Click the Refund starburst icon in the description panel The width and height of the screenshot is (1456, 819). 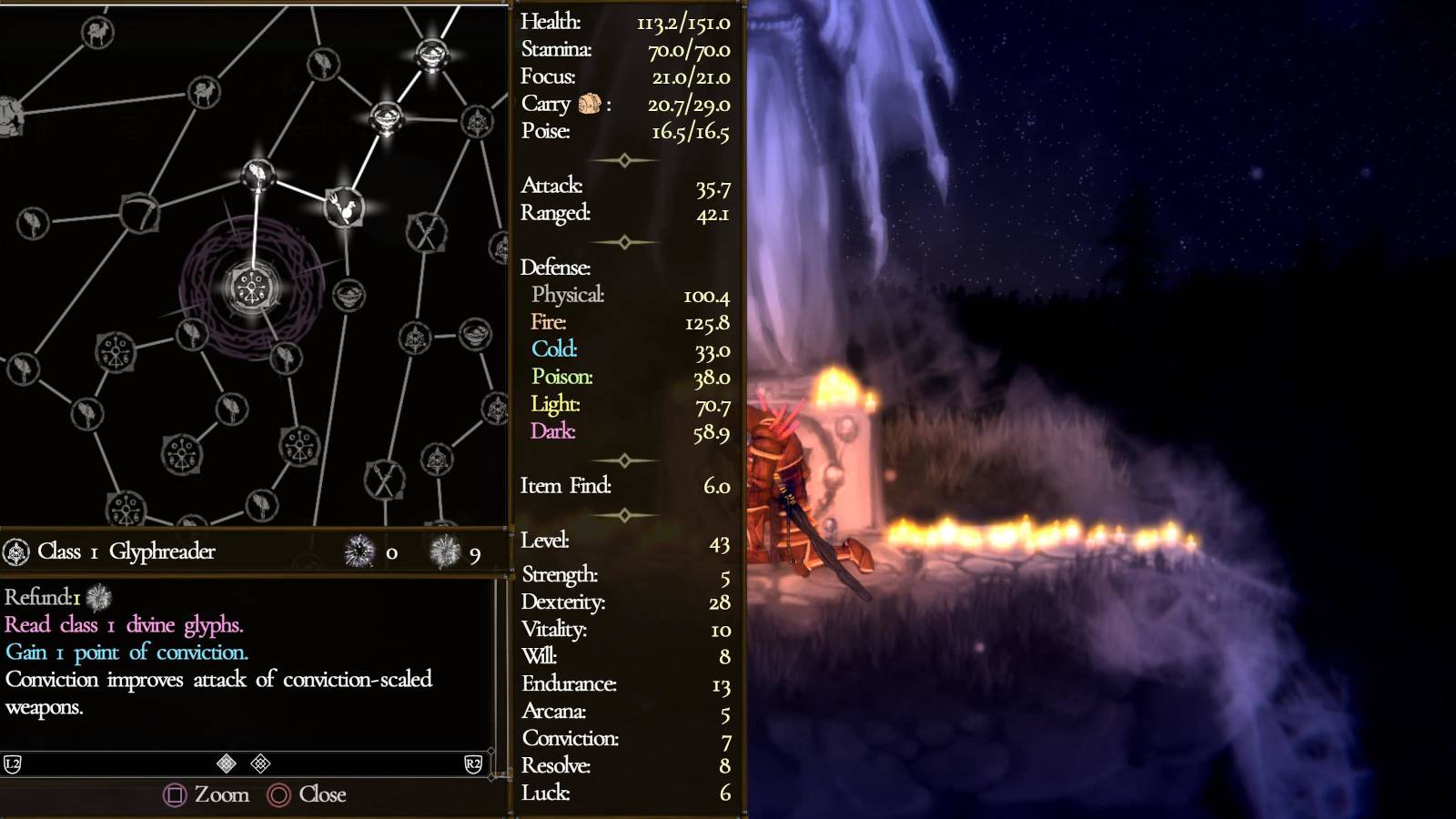[x=98, y=597]
